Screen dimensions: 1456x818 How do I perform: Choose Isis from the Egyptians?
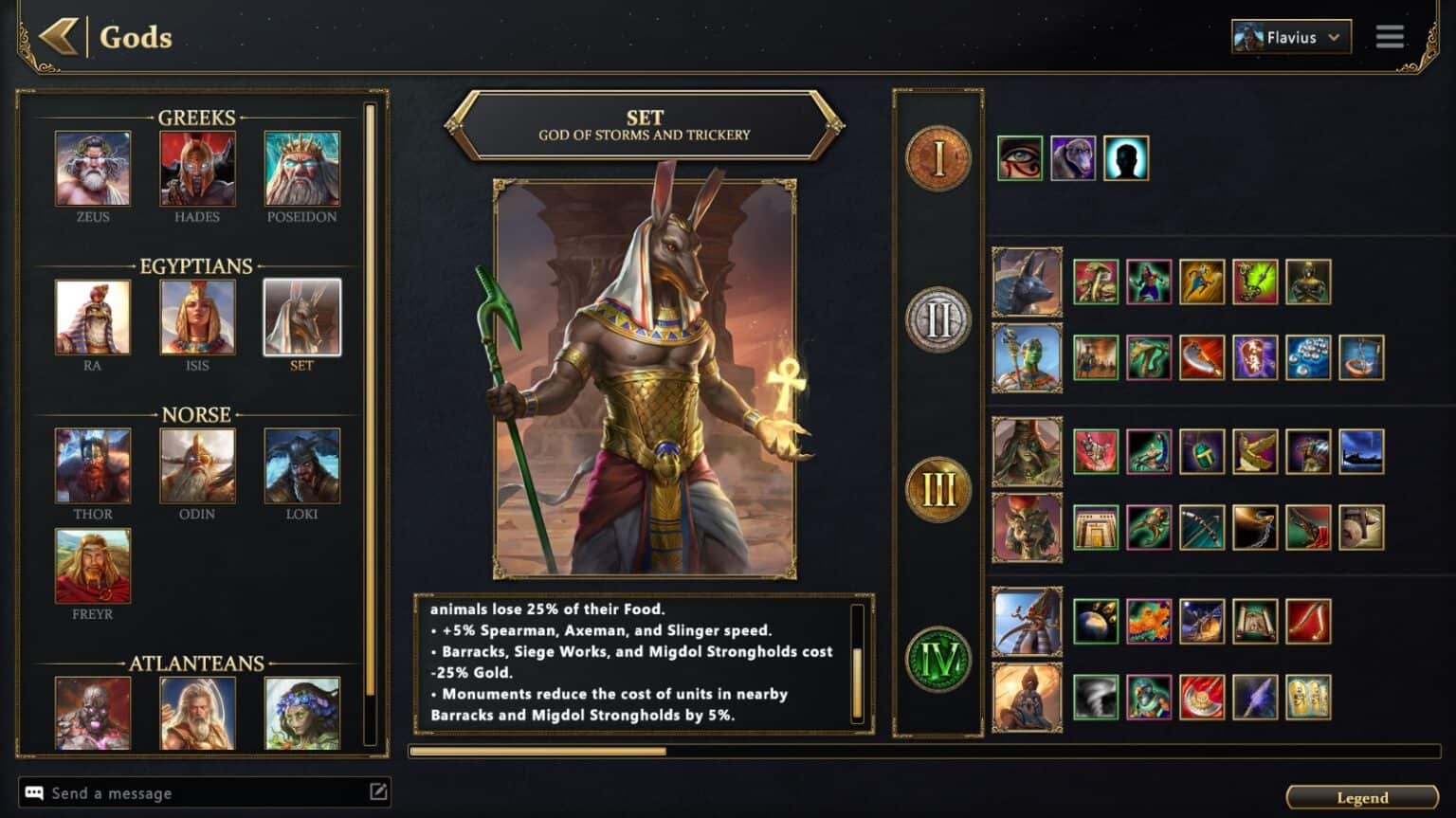pos(197,317)
